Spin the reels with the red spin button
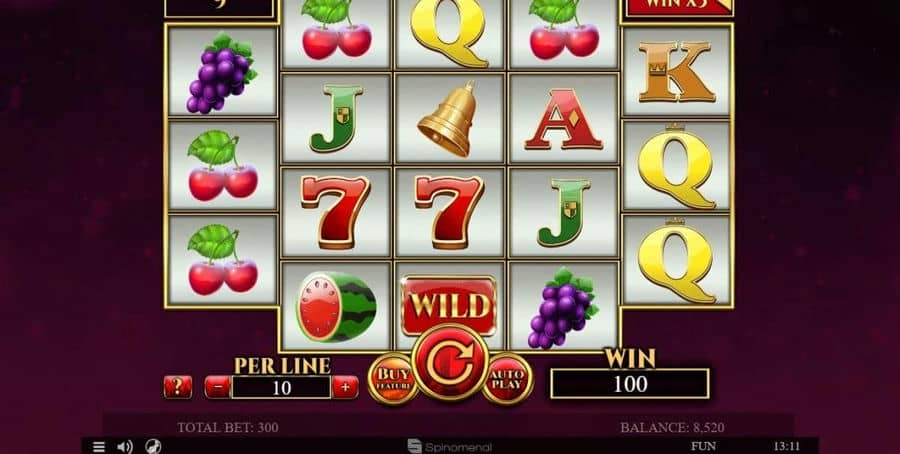 tap(450, 362)
